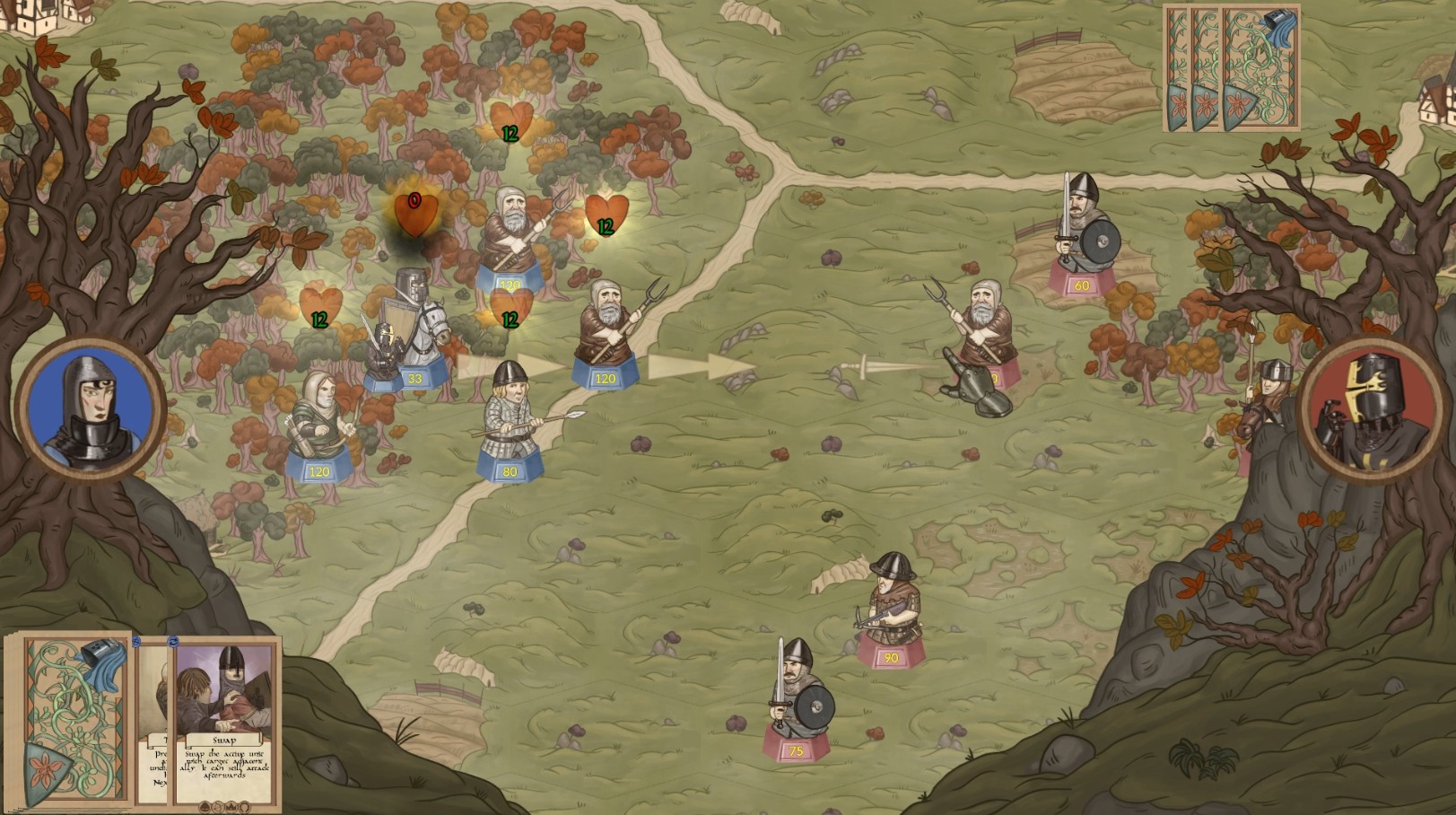Image resolution: width=1456 pixels, height=815 pixels.
Task: Click the tree symbol on the Swap card
Action: pyautogui.click(x=205, y=806)
